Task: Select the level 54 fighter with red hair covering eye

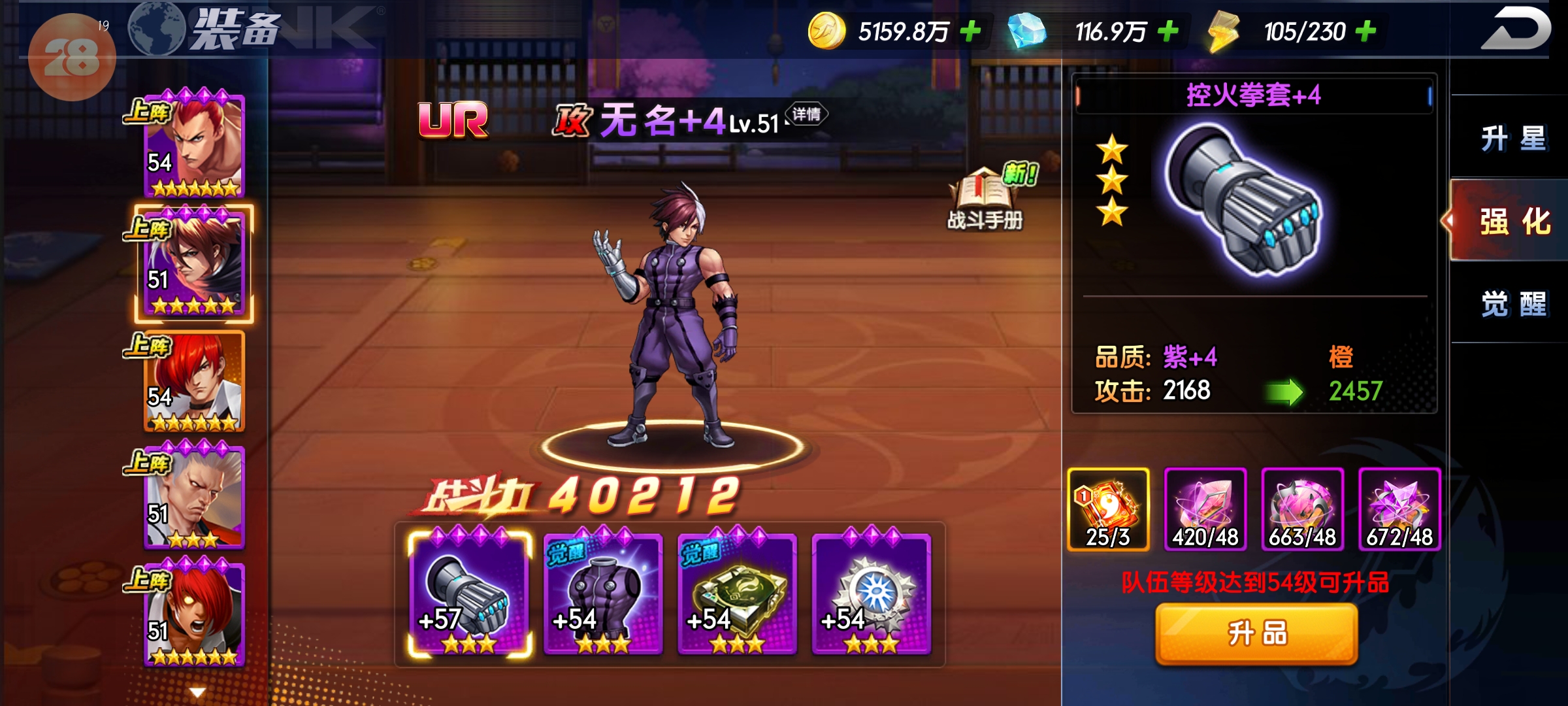Action: pos(194,382)
